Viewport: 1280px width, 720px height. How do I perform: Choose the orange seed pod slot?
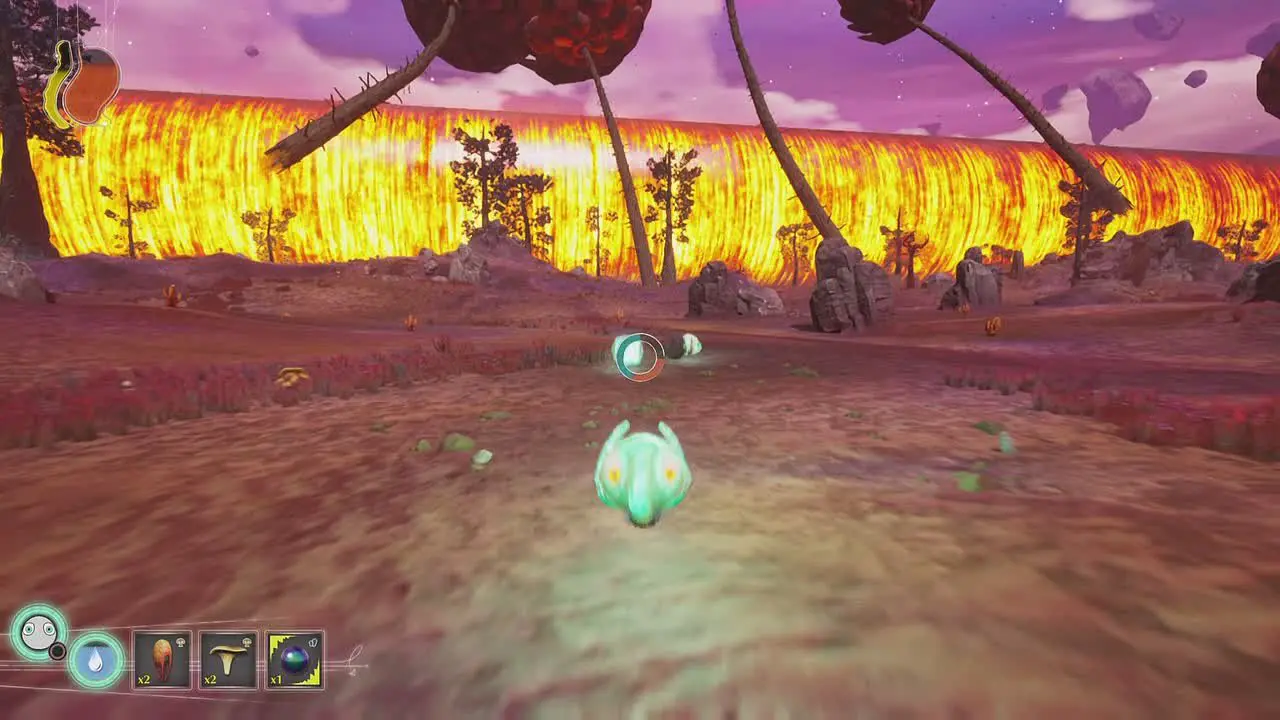162,660
